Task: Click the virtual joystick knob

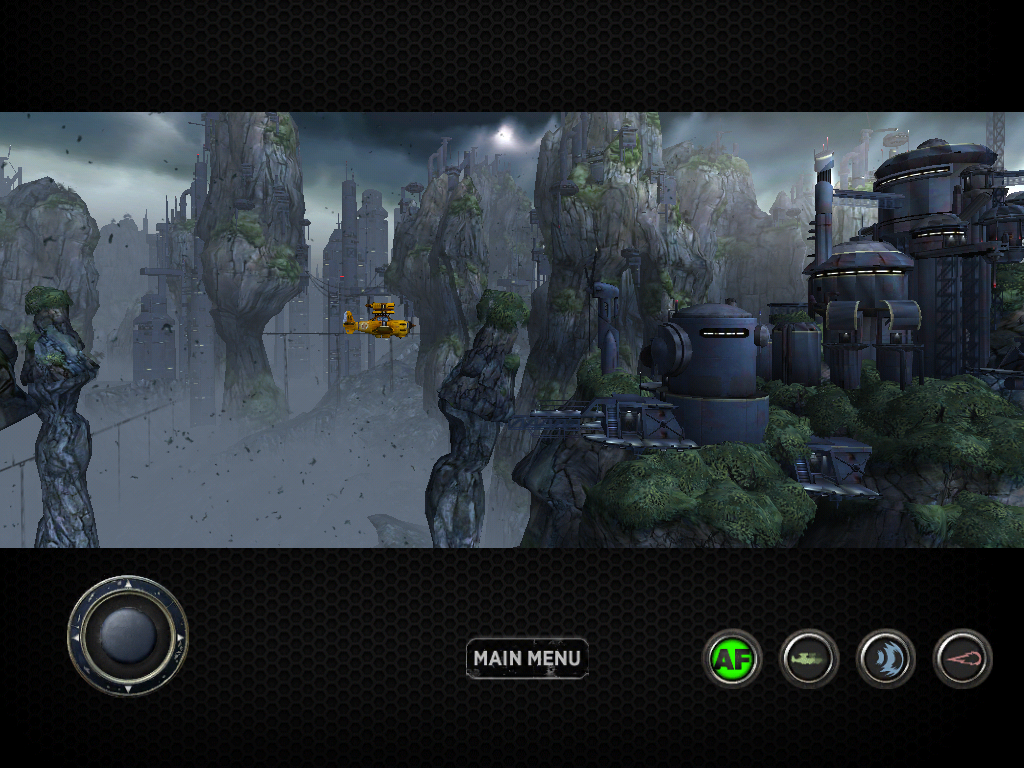Action: click(x=128, y=636)
